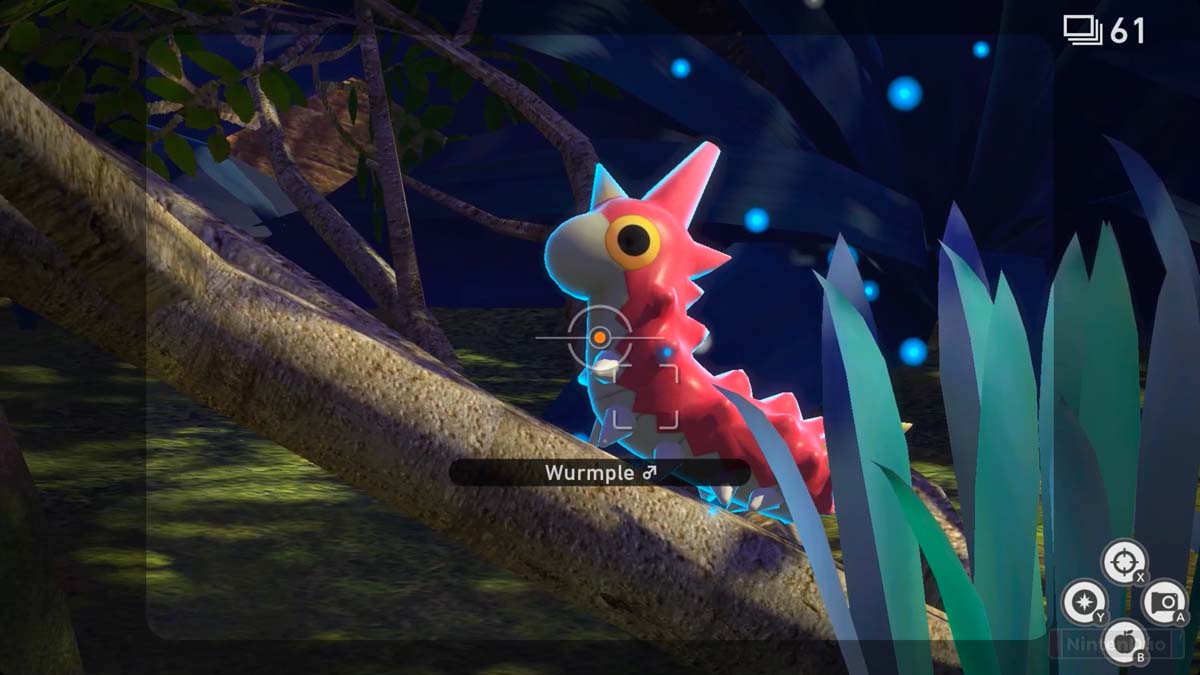Use the Illumina orb star icon
Image resolution: width=1200 pixels, height=675 pixels.
1084,602
